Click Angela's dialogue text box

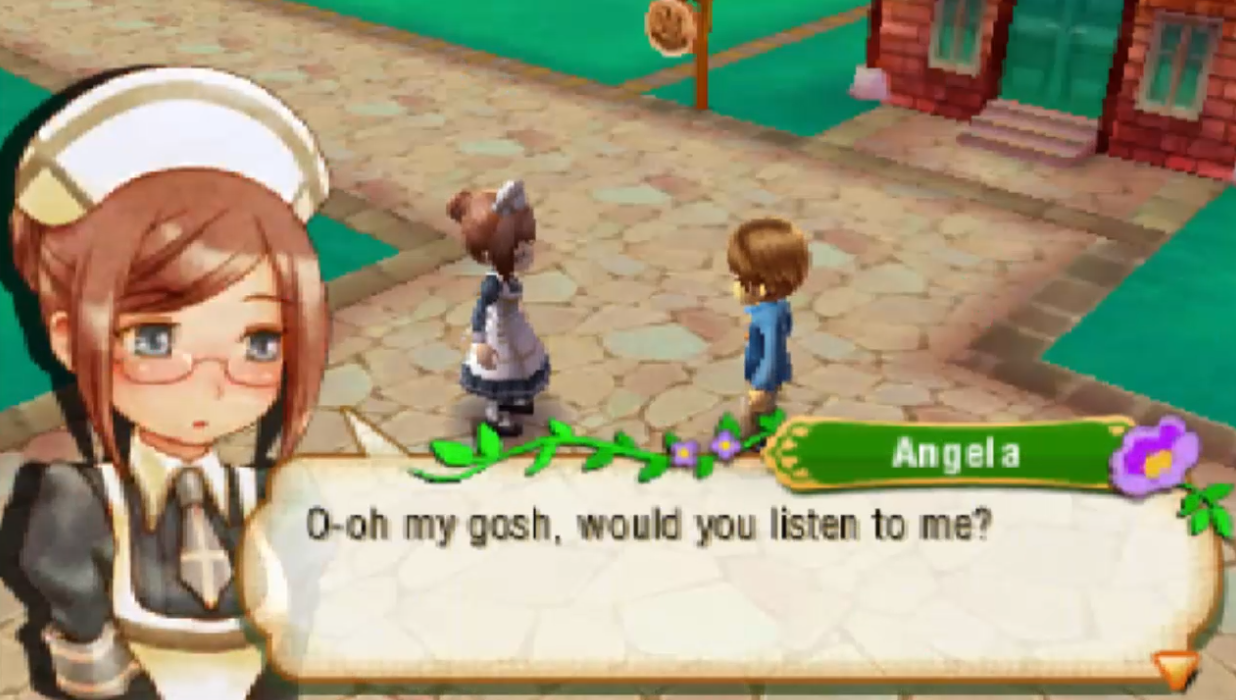point(730,570)
